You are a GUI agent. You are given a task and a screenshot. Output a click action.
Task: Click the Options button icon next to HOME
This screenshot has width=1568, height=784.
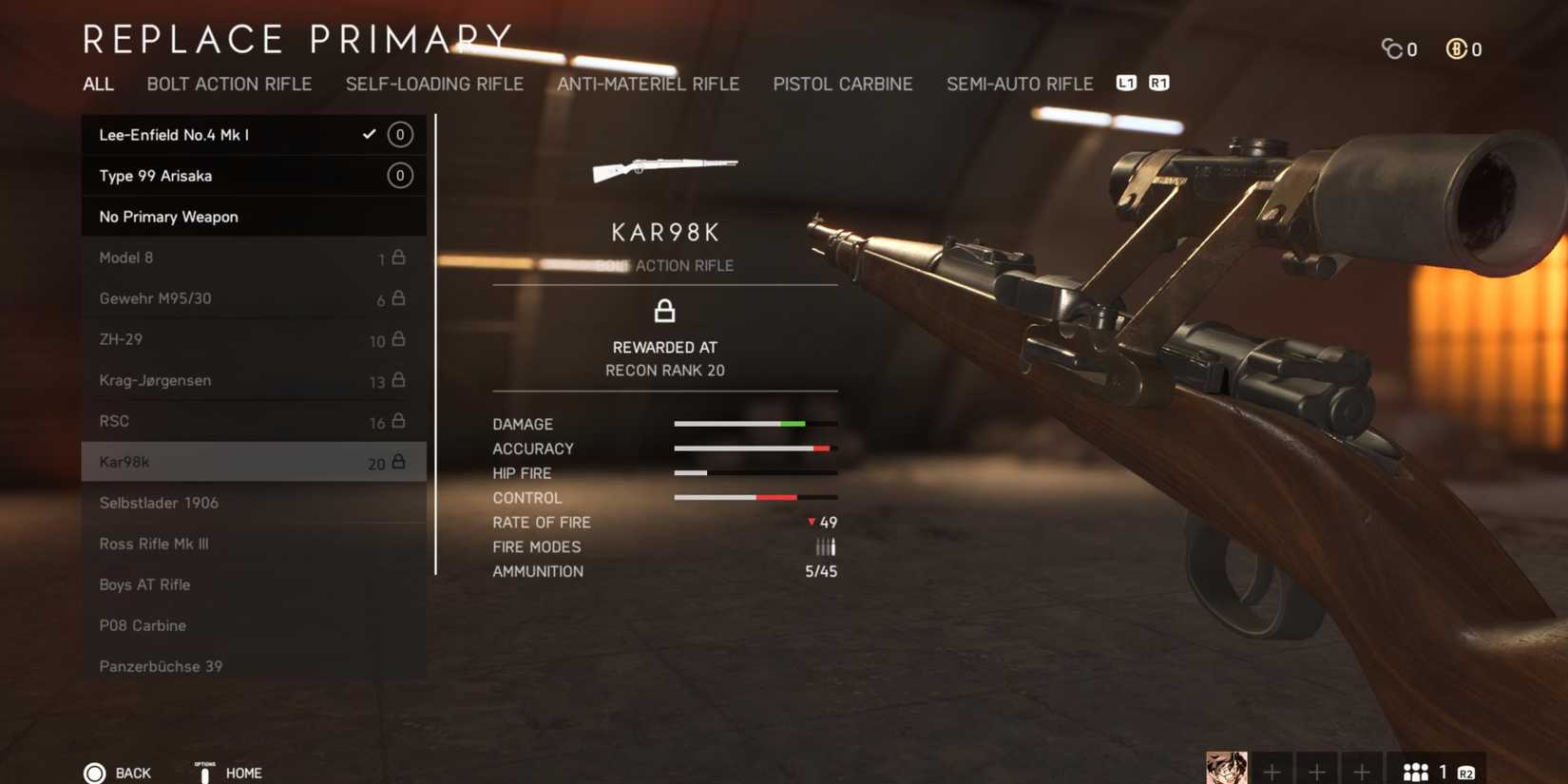204,773
